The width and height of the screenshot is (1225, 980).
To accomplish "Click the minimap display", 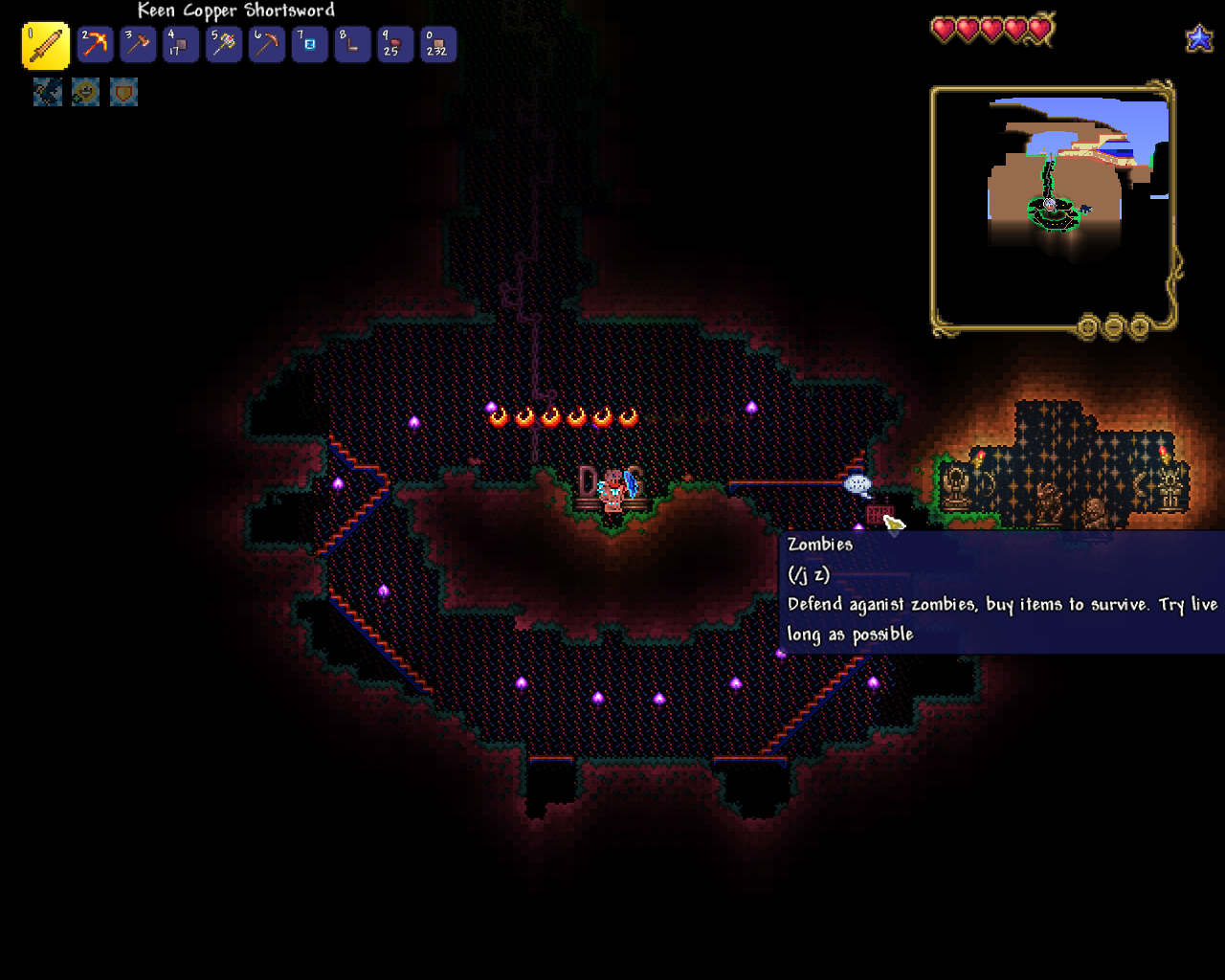I will 1053,206.
